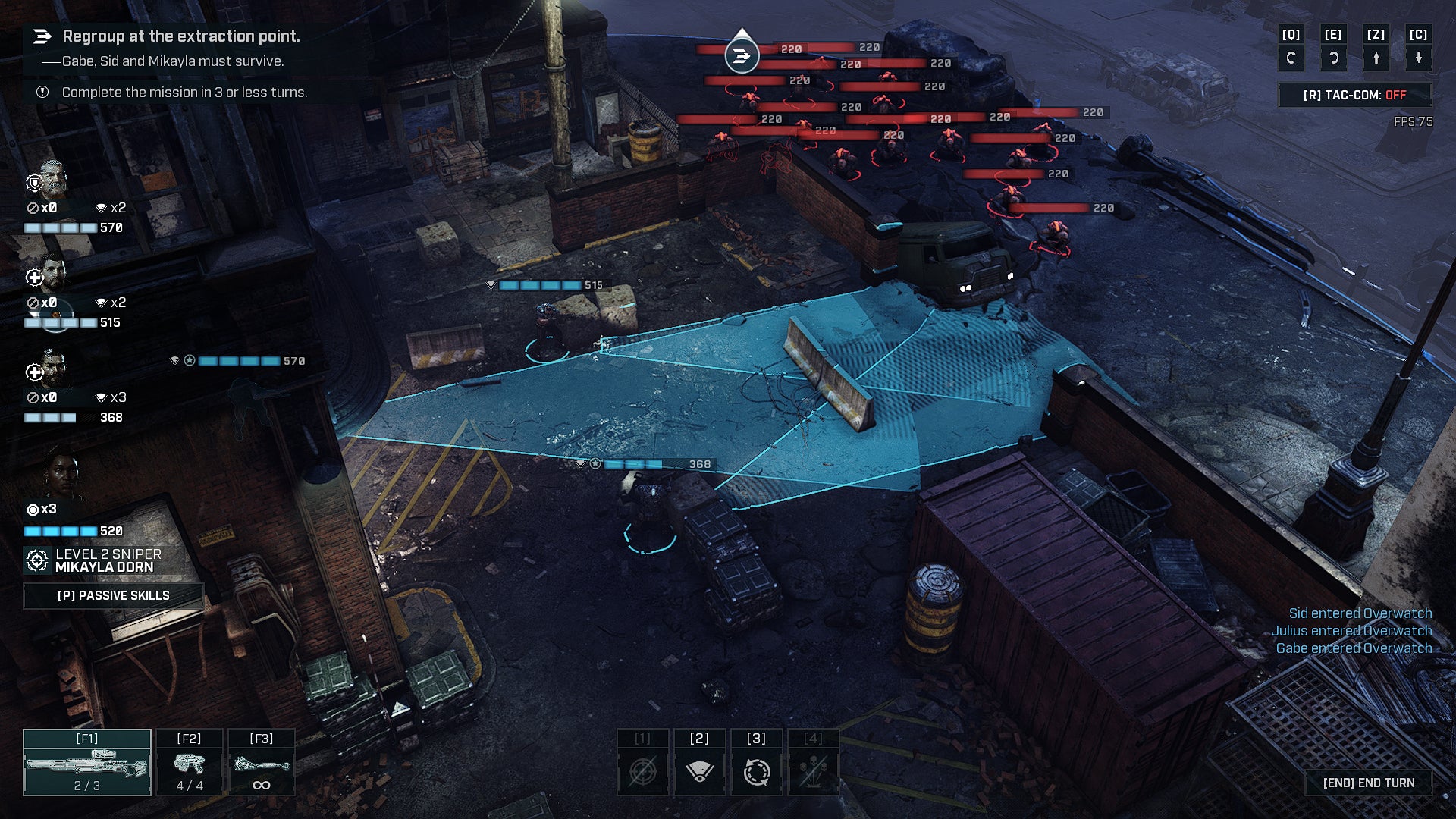Viewport: 1456px width, 819px height.
Task: Click the extraction point objective marker
Action: [x=742, y=55]
